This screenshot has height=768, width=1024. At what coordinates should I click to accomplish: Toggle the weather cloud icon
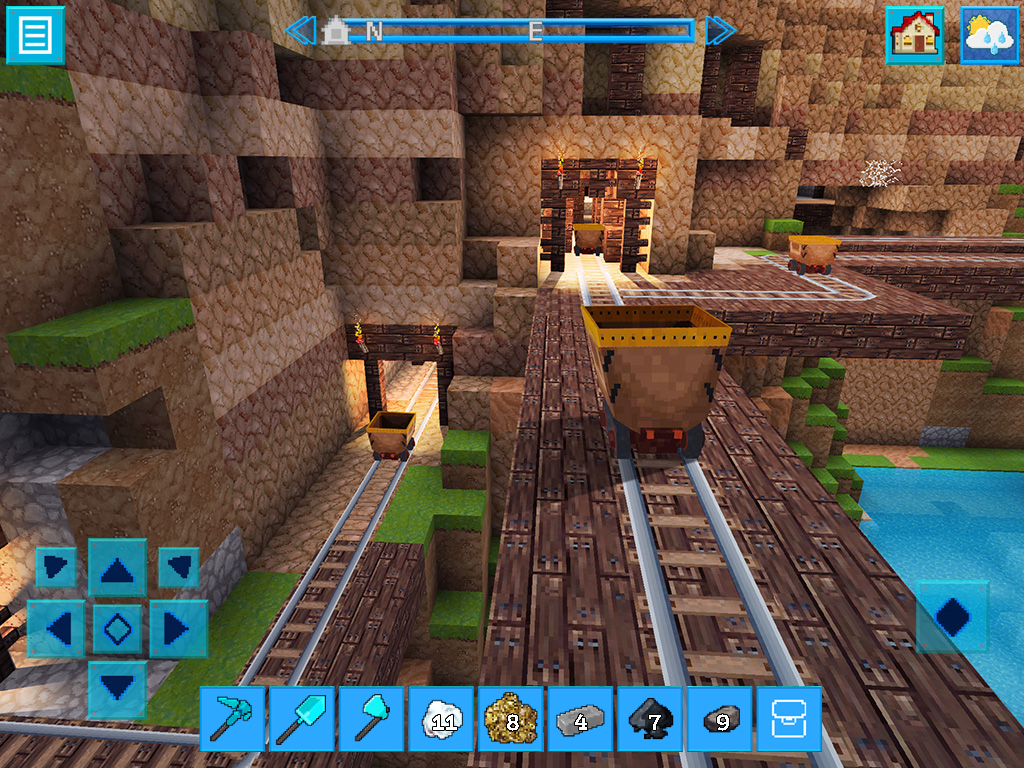click(x=989, y=36)
